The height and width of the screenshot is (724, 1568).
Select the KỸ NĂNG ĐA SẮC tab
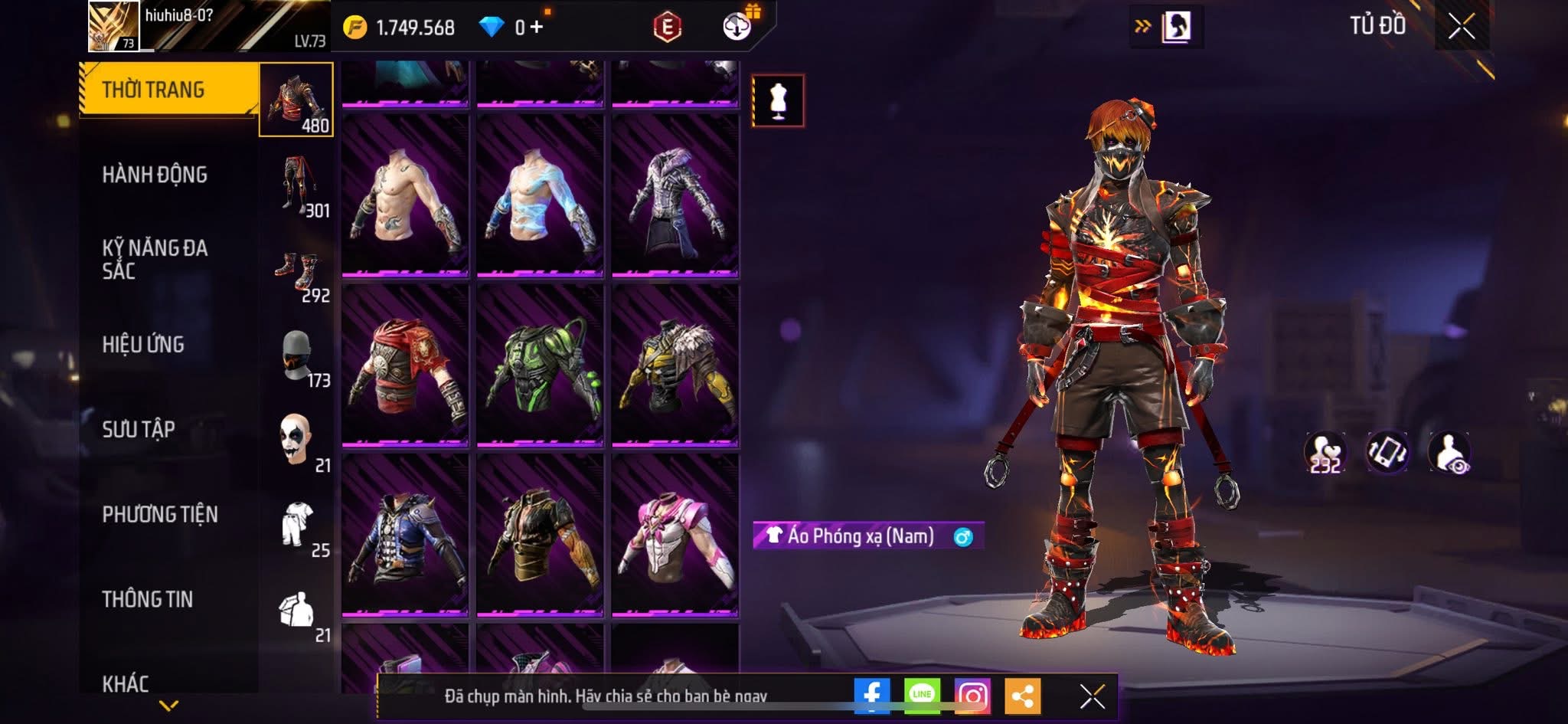(x=155, y=259)
